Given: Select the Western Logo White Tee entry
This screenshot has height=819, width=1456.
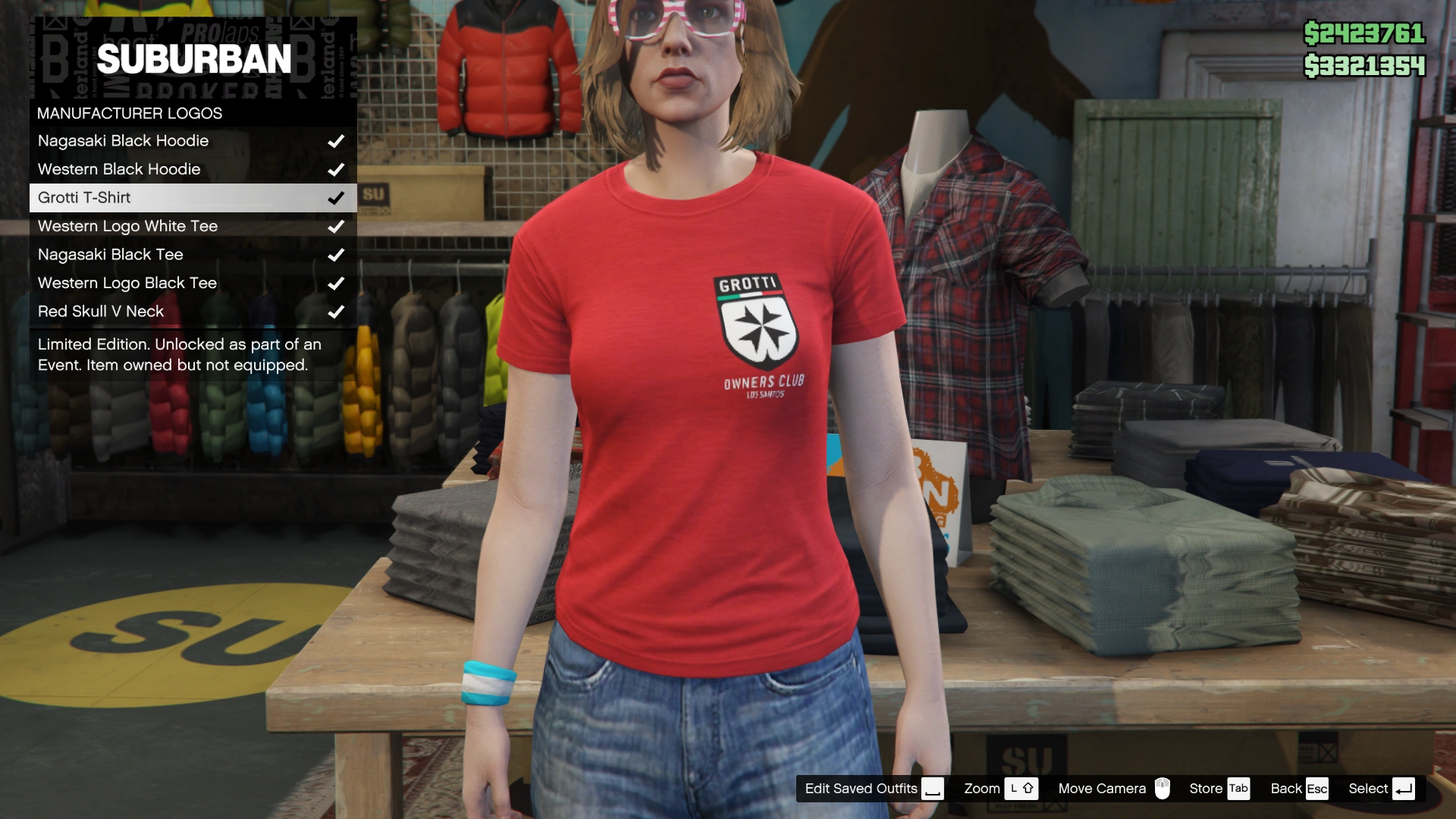Looking at the screenshot, I should [x=127, y=226].
